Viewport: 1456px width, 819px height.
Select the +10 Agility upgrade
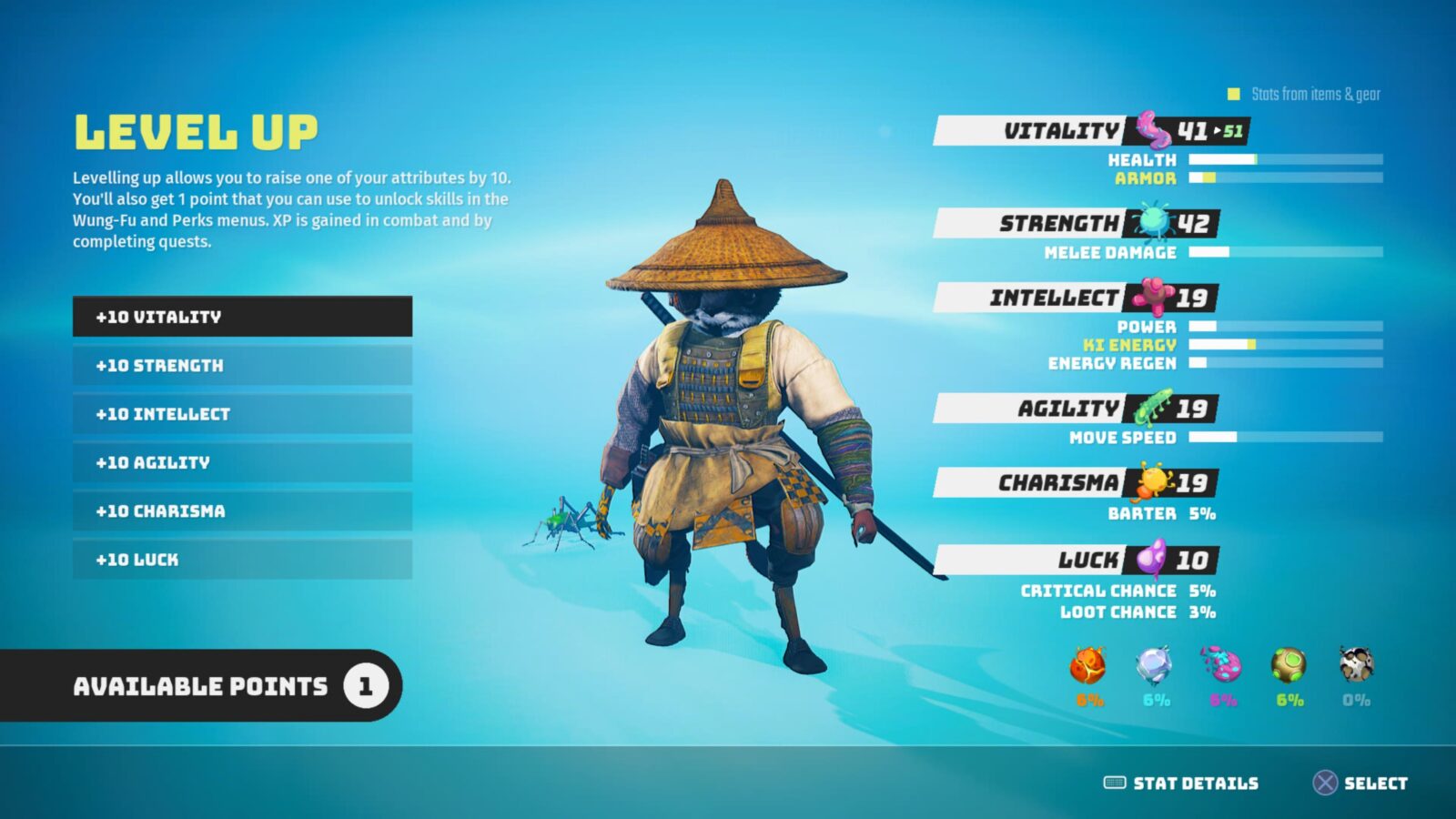coord(241,462)
